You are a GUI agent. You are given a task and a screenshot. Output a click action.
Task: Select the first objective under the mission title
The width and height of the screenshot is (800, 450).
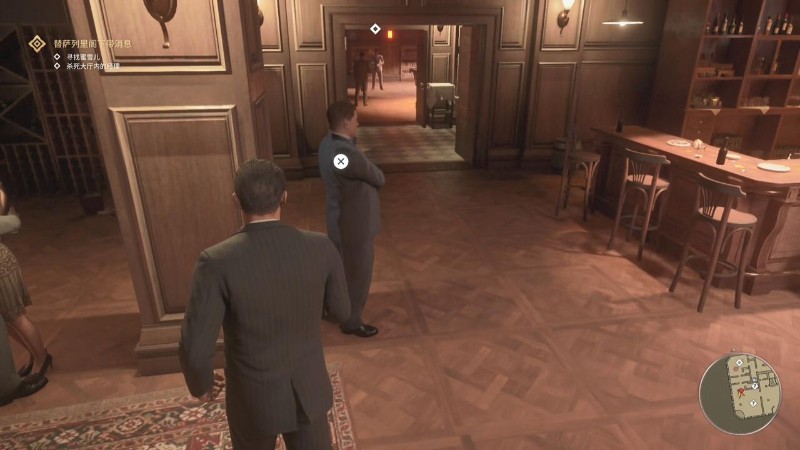click(x=84, y=57)
